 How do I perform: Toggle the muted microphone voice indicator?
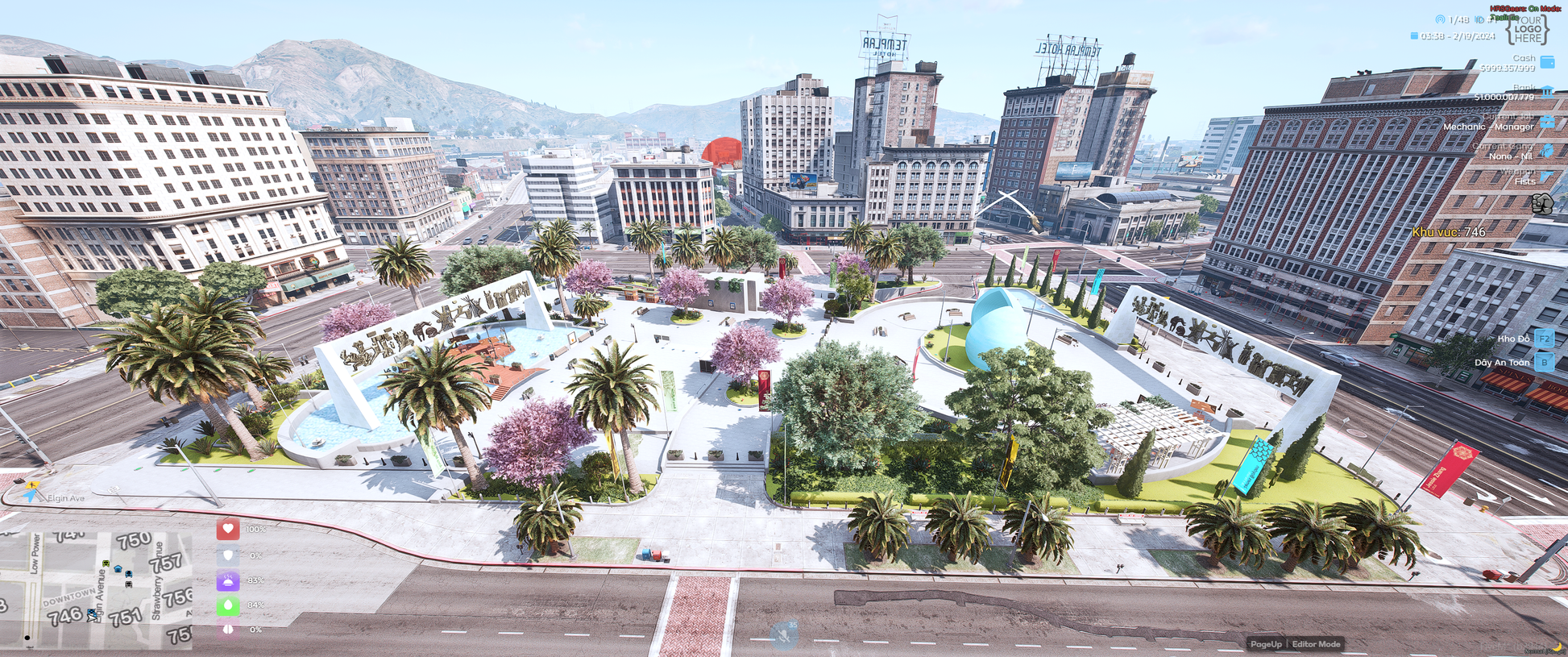click(x=783, y=635)
